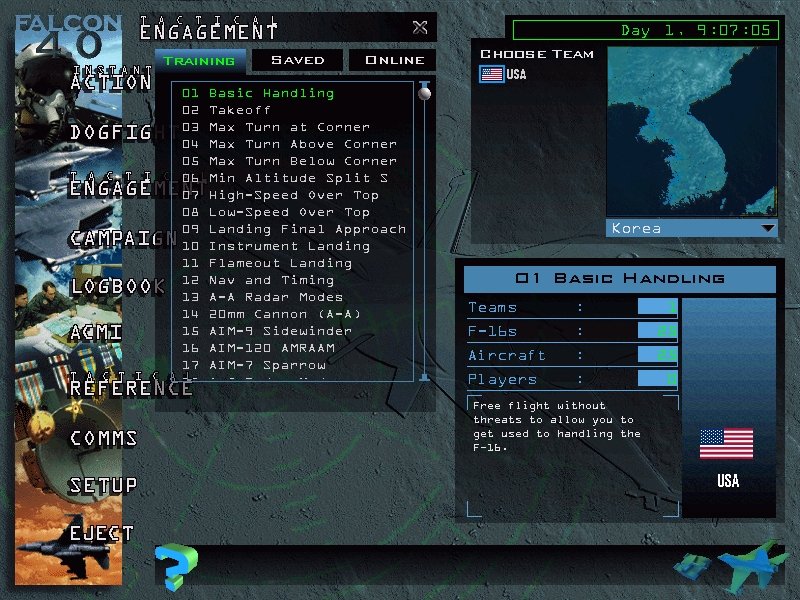The image size is (800, 600).
Task: Select the USA team flag
Action: pos(492,75)
